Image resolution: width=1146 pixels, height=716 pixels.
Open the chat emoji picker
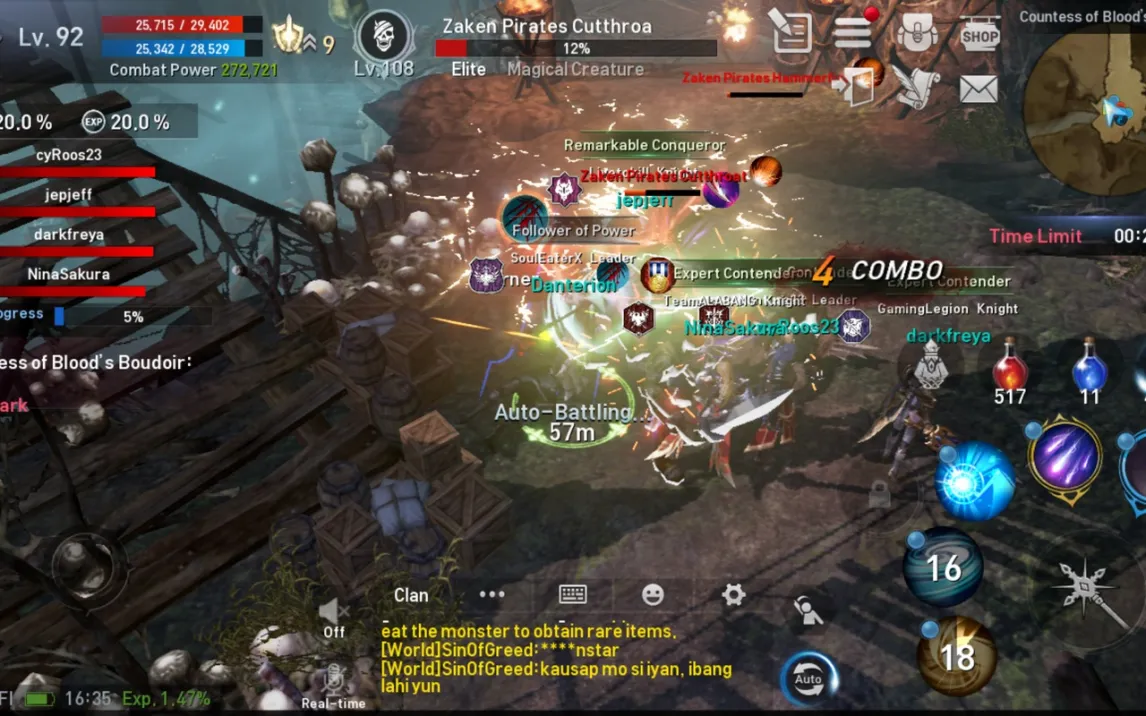(x=653, y=595)
